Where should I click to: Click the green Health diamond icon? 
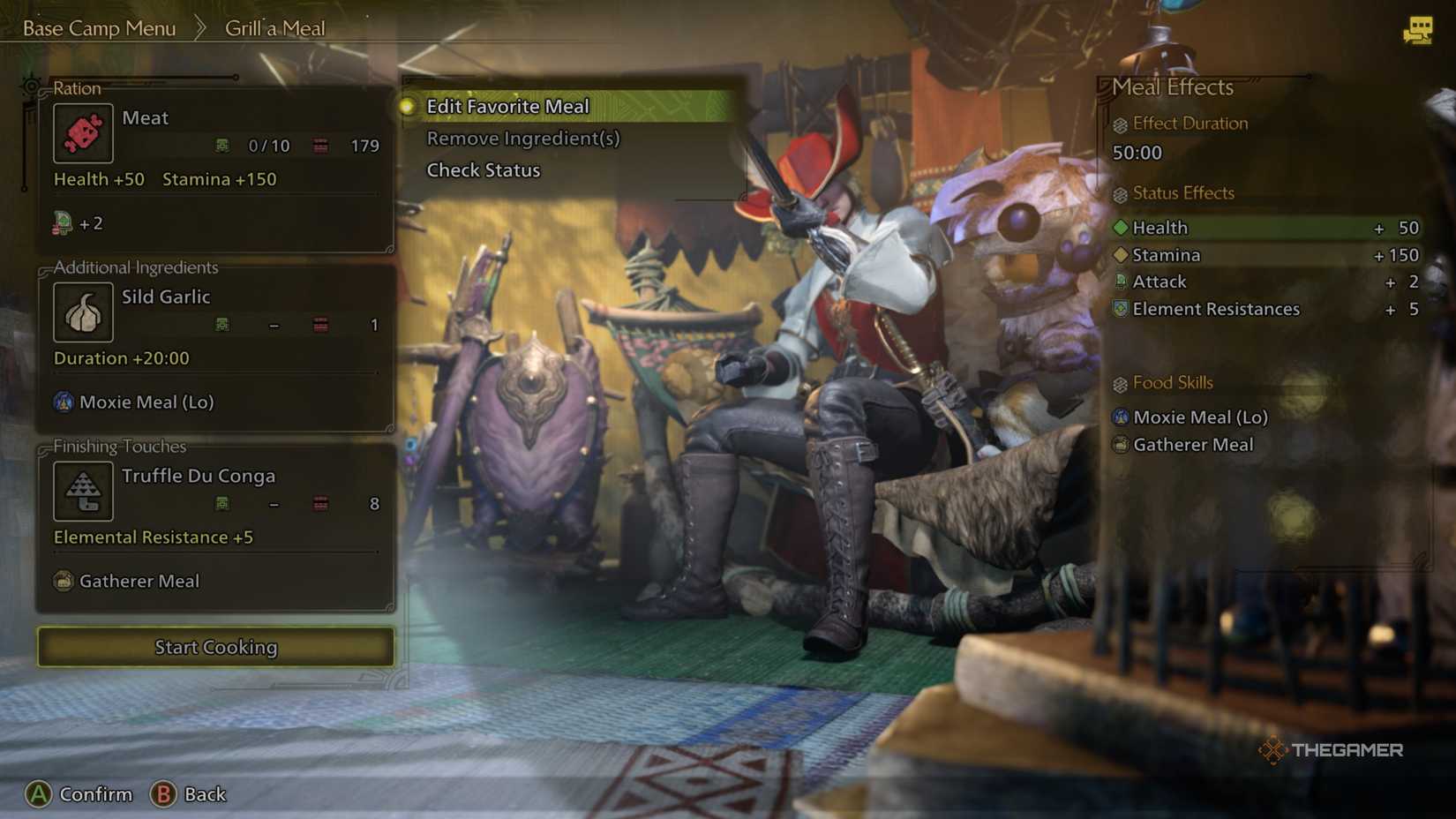pyautogui.click(x=1120, y=227)
